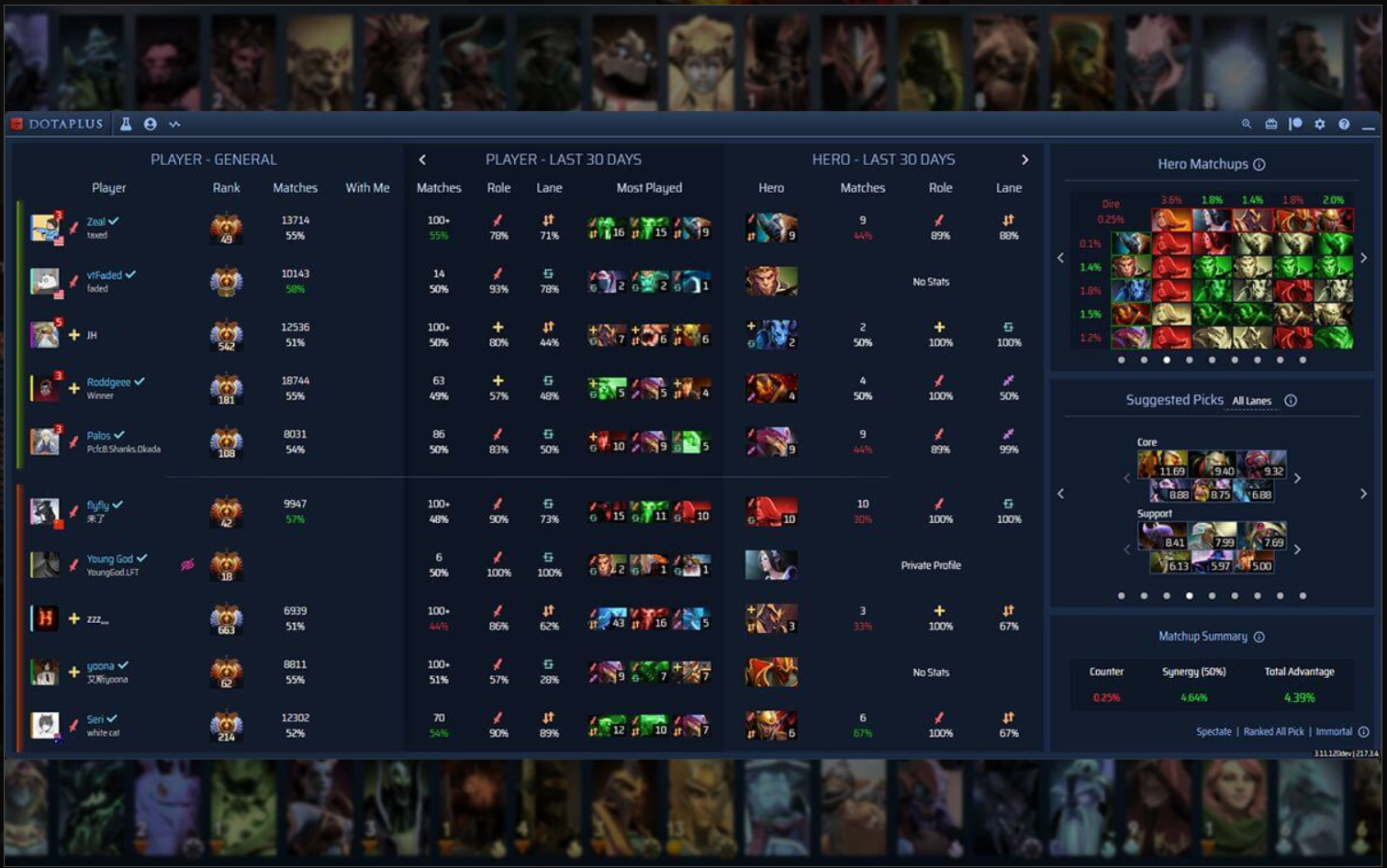The height and width of the screenshot is (868, 1387).
Task: Open the Patreon icon in the top bar
Action: pos(1294,123)
